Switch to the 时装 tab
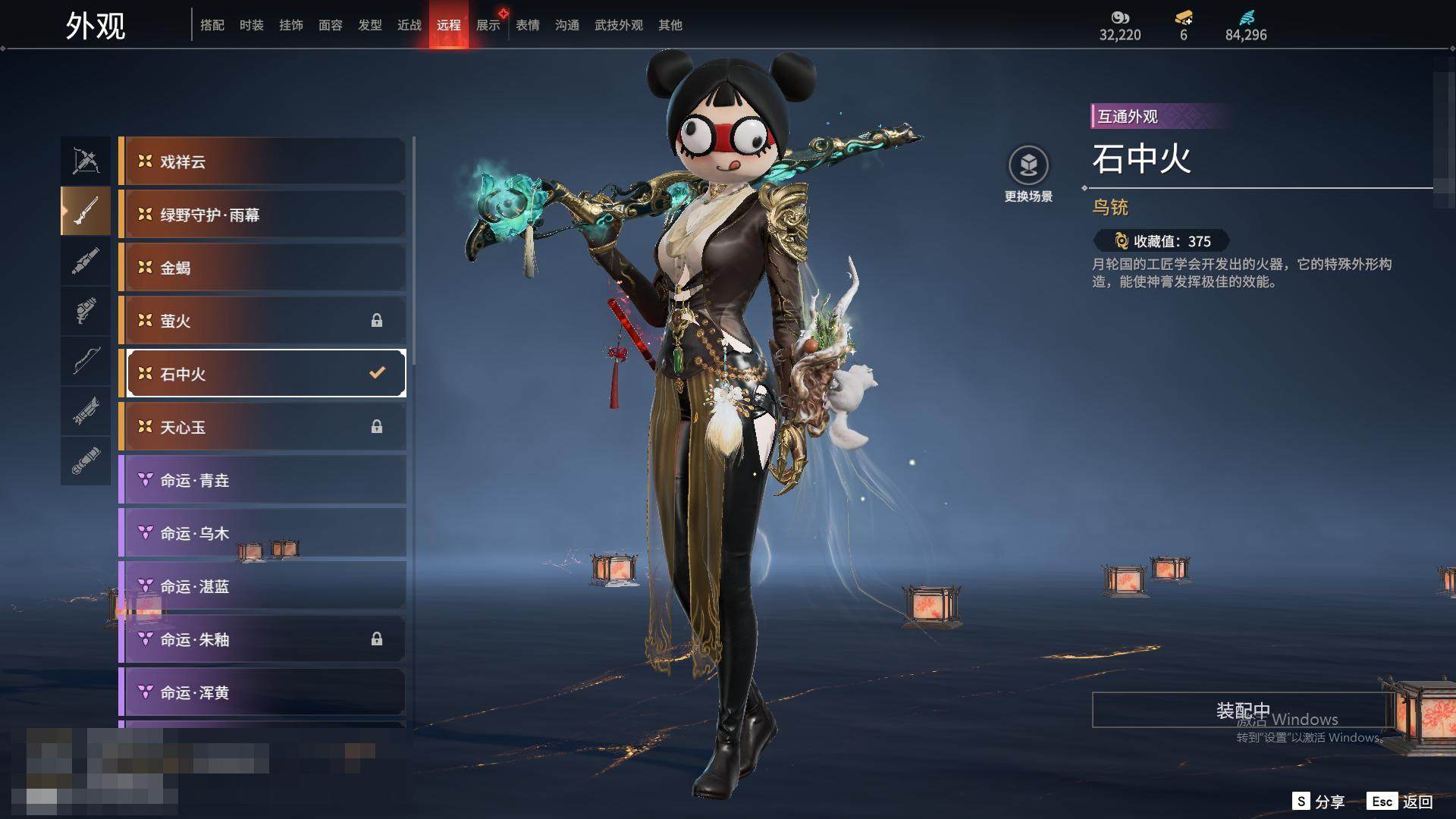Screen dimensions: 1456x819 click(251, 25)
